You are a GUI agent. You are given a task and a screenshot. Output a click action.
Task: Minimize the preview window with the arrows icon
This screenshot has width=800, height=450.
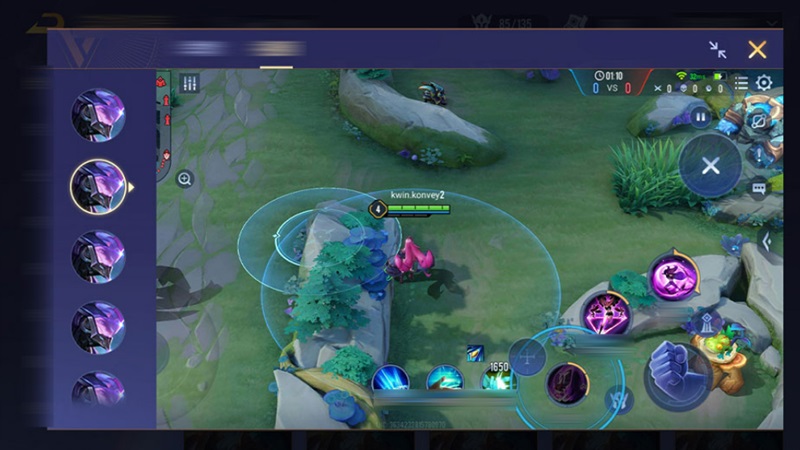pyautogui.click(x=717, y=49)
